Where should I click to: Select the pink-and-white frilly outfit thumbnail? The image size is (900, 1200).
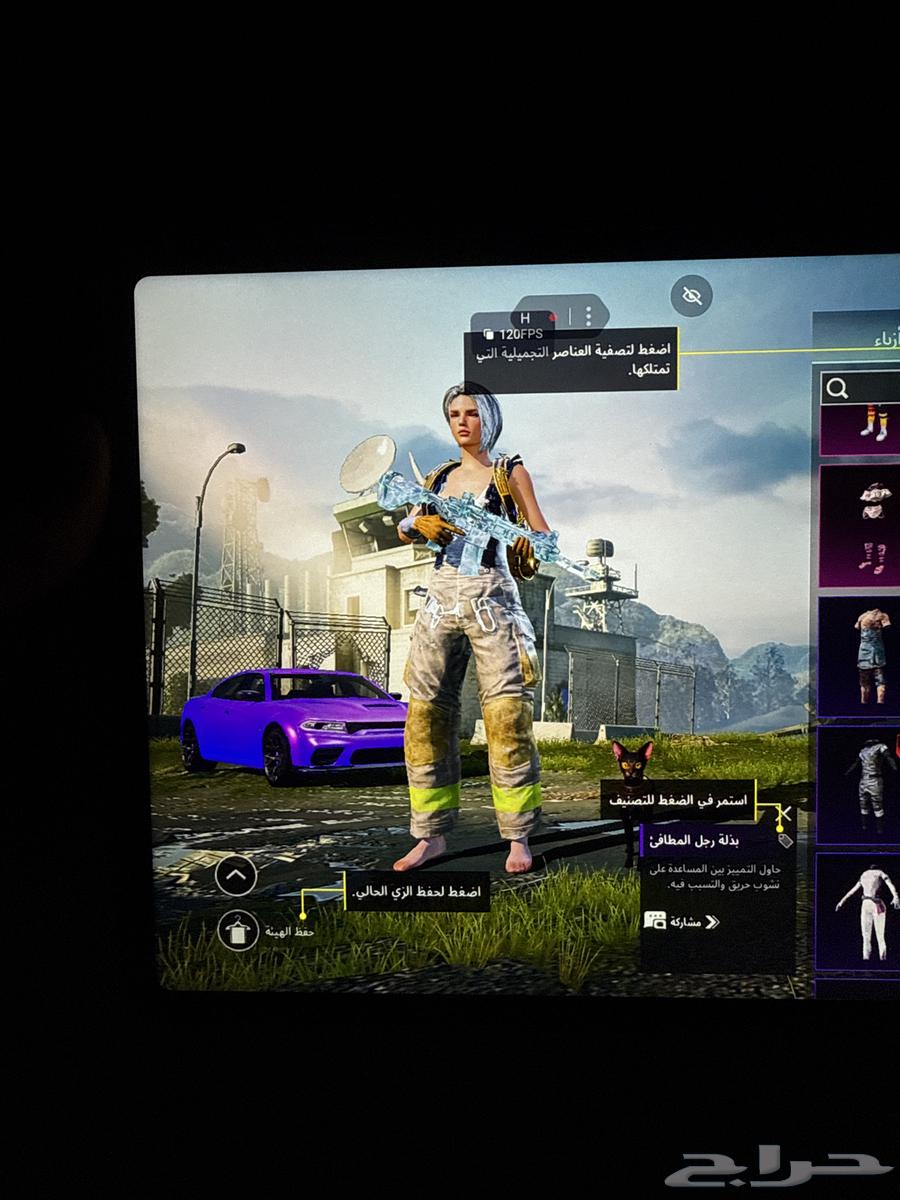click(x=862, y=525)
